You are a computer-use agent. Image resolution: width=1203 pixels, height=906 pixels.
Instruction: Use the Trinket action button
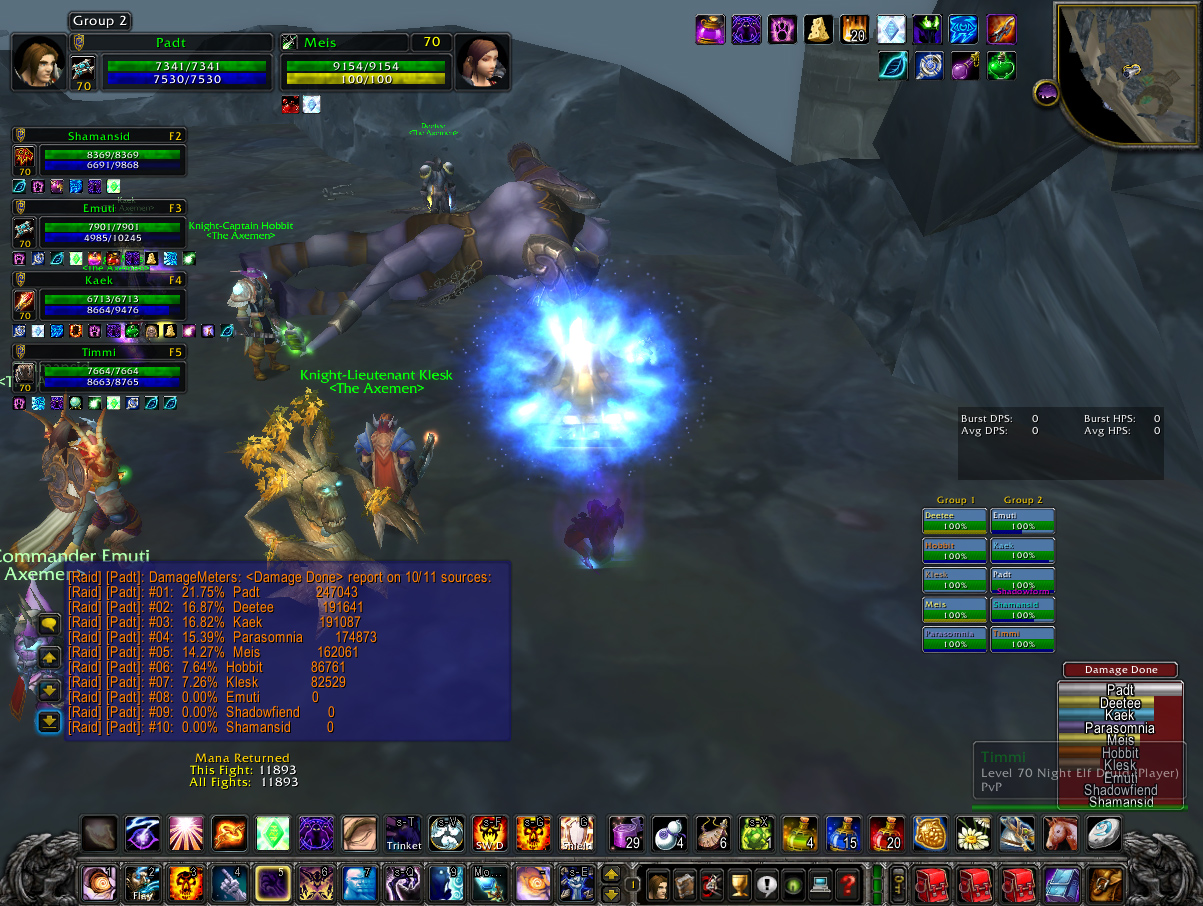[x=403, y=833]
